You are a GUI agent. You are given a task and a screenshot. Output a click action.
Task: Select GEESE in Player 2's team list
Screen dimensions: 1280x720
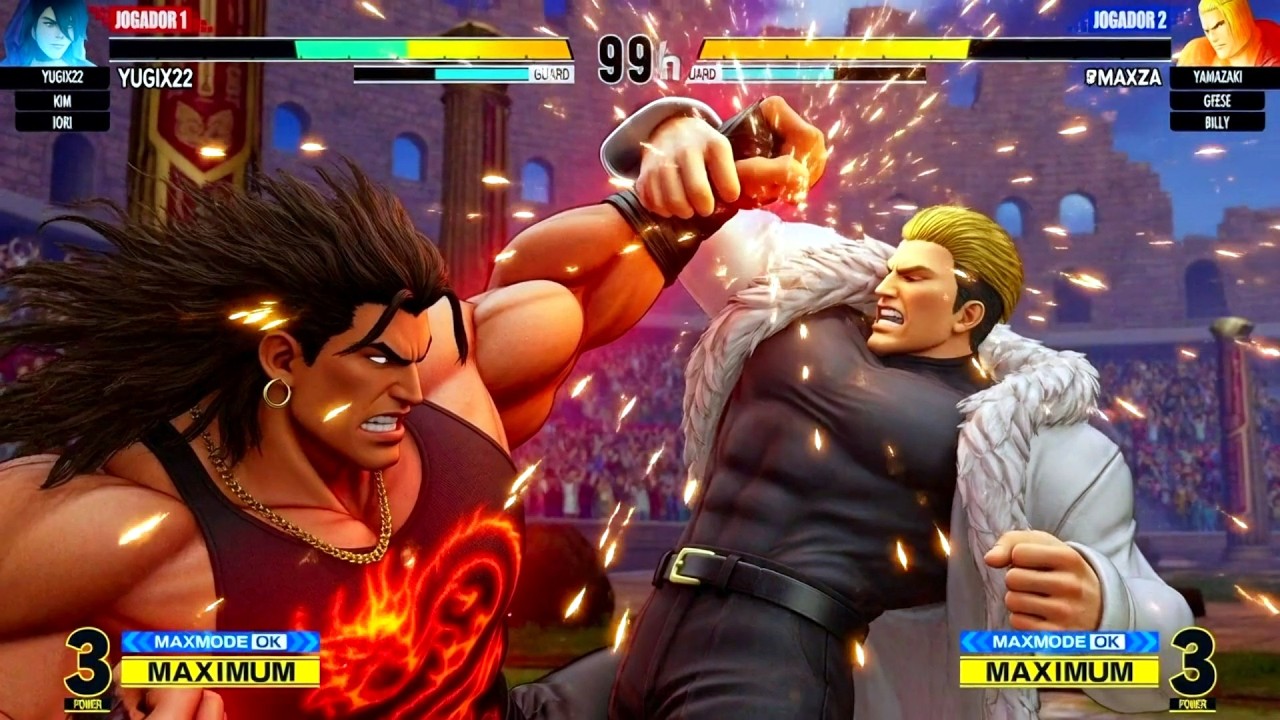tap(1216, 100)
